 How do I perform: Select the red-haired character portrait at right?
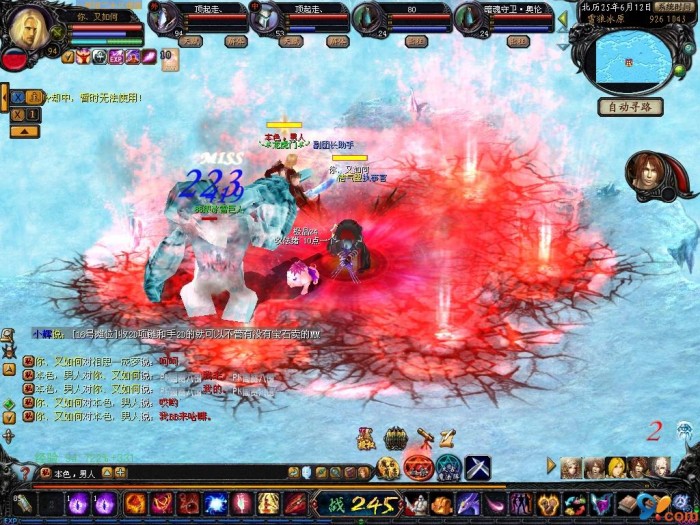coord(648,173)
